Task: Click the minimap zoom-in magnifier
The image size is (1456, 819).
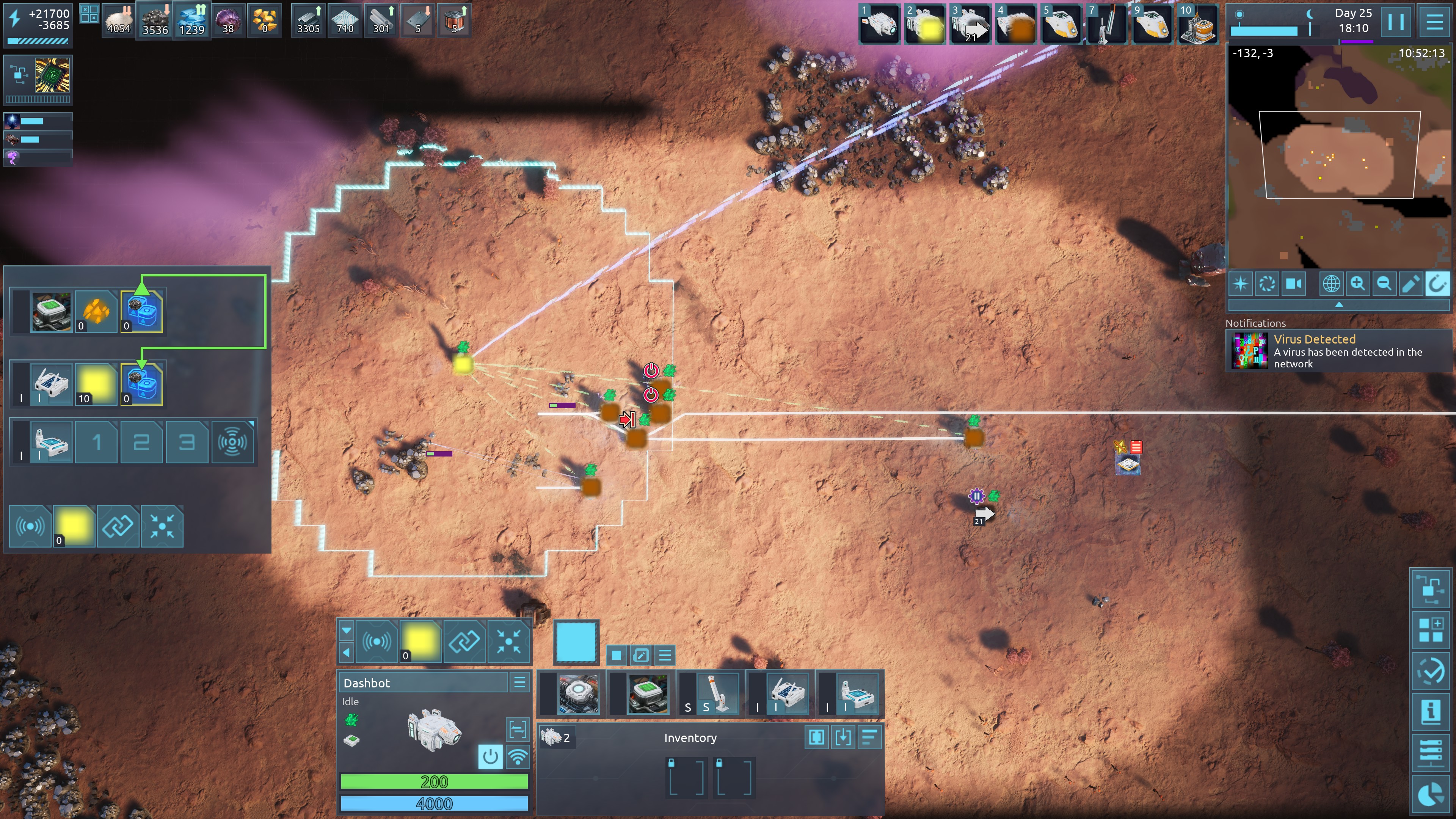Action: [1357, 283]
